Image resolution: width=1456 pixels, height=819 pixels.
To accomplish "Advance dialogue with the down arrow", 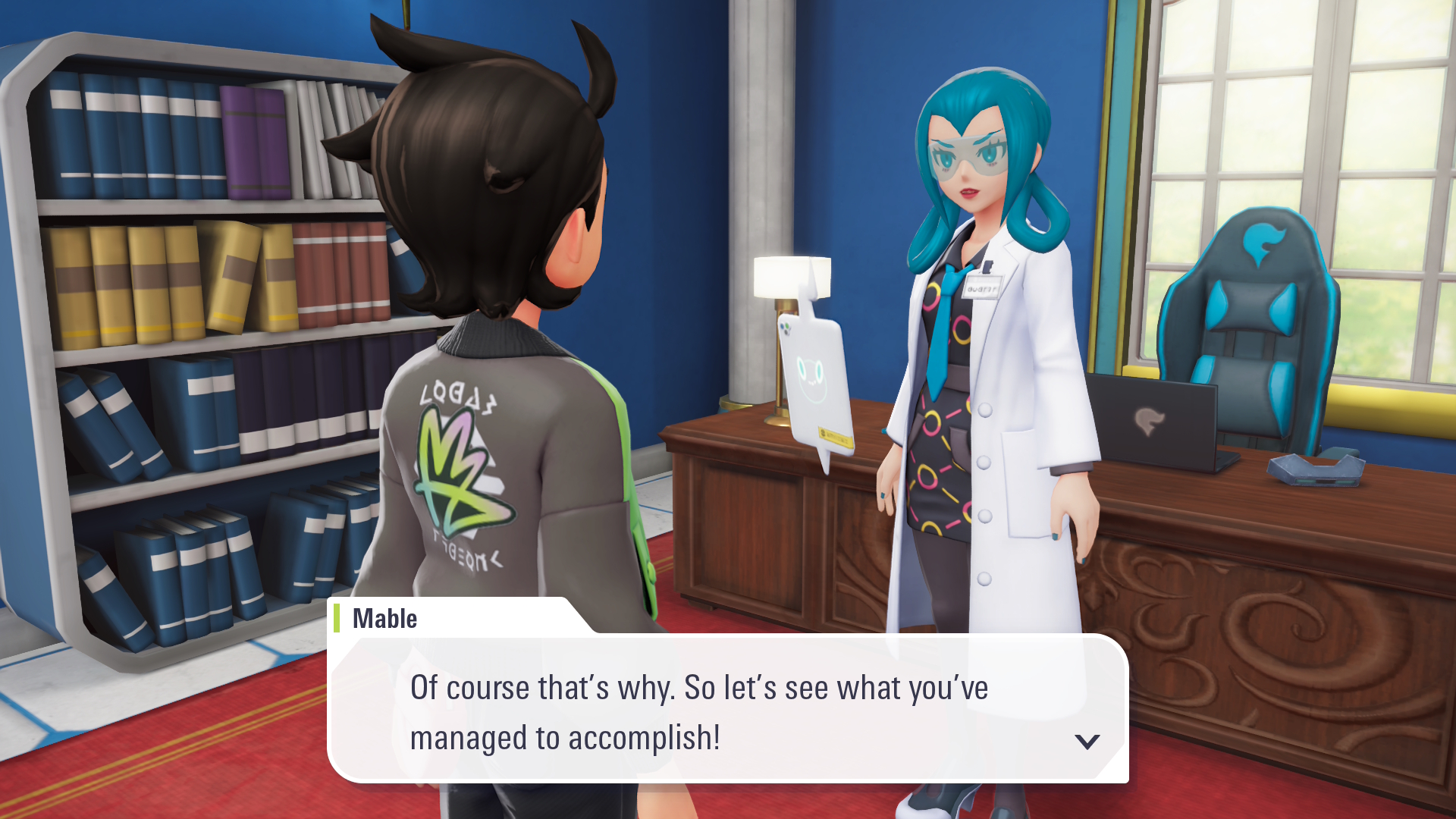I will tap(1087, 741).
